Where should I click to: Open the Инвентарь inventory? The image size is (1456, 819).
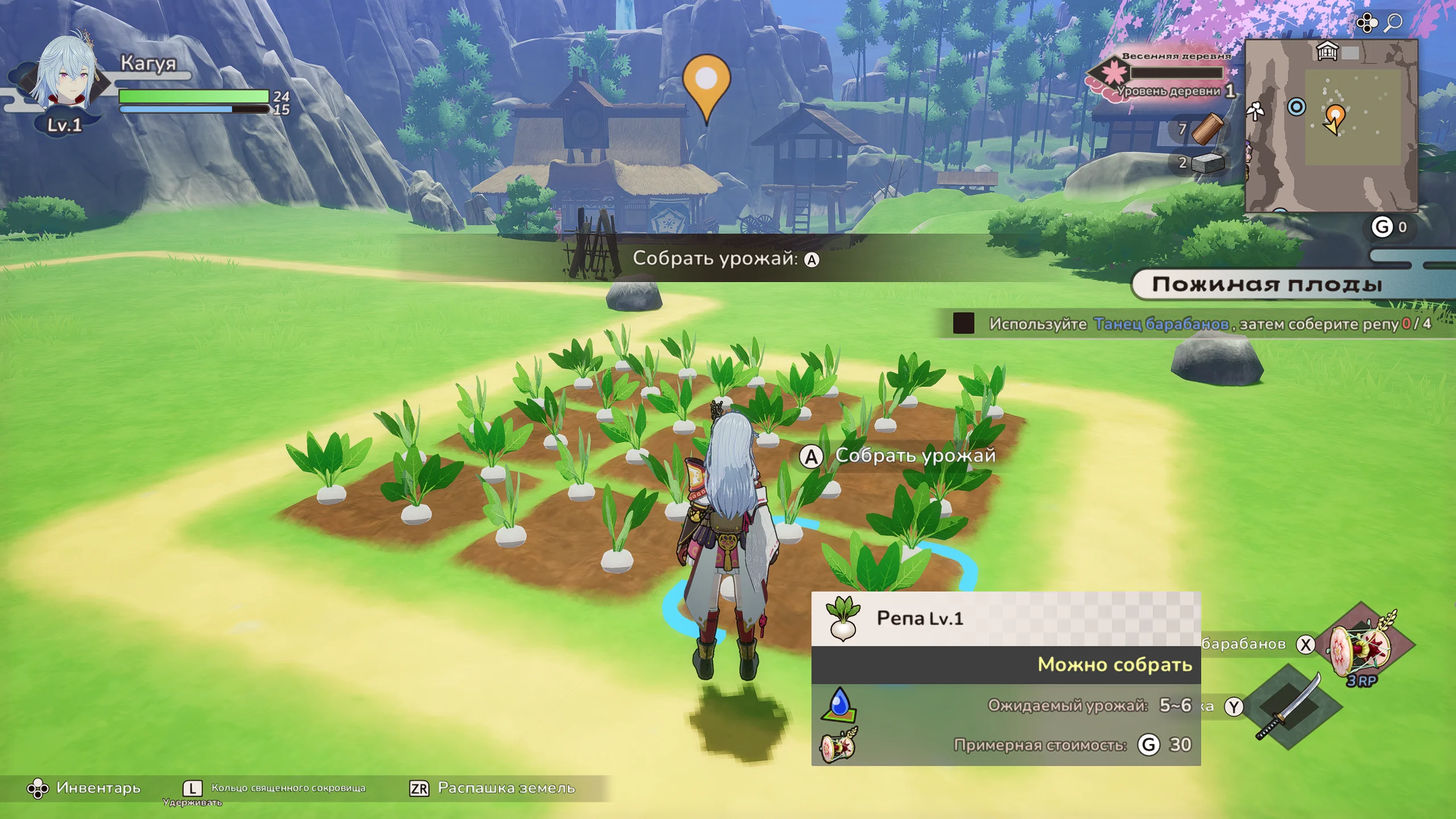[84, 788]
